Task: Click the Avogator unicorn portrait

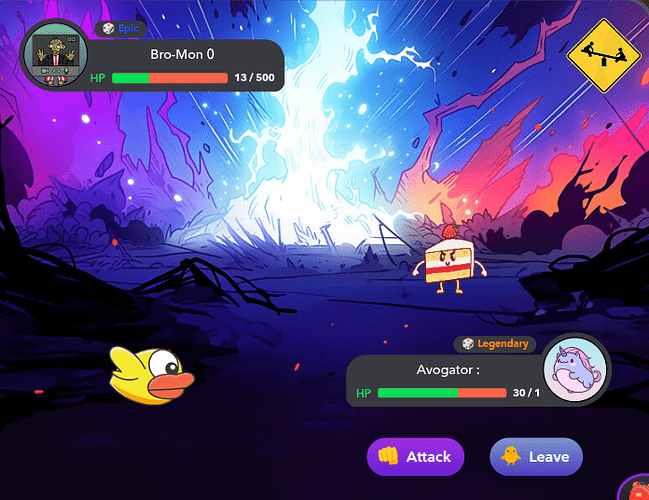Action: tap(575, 368)
